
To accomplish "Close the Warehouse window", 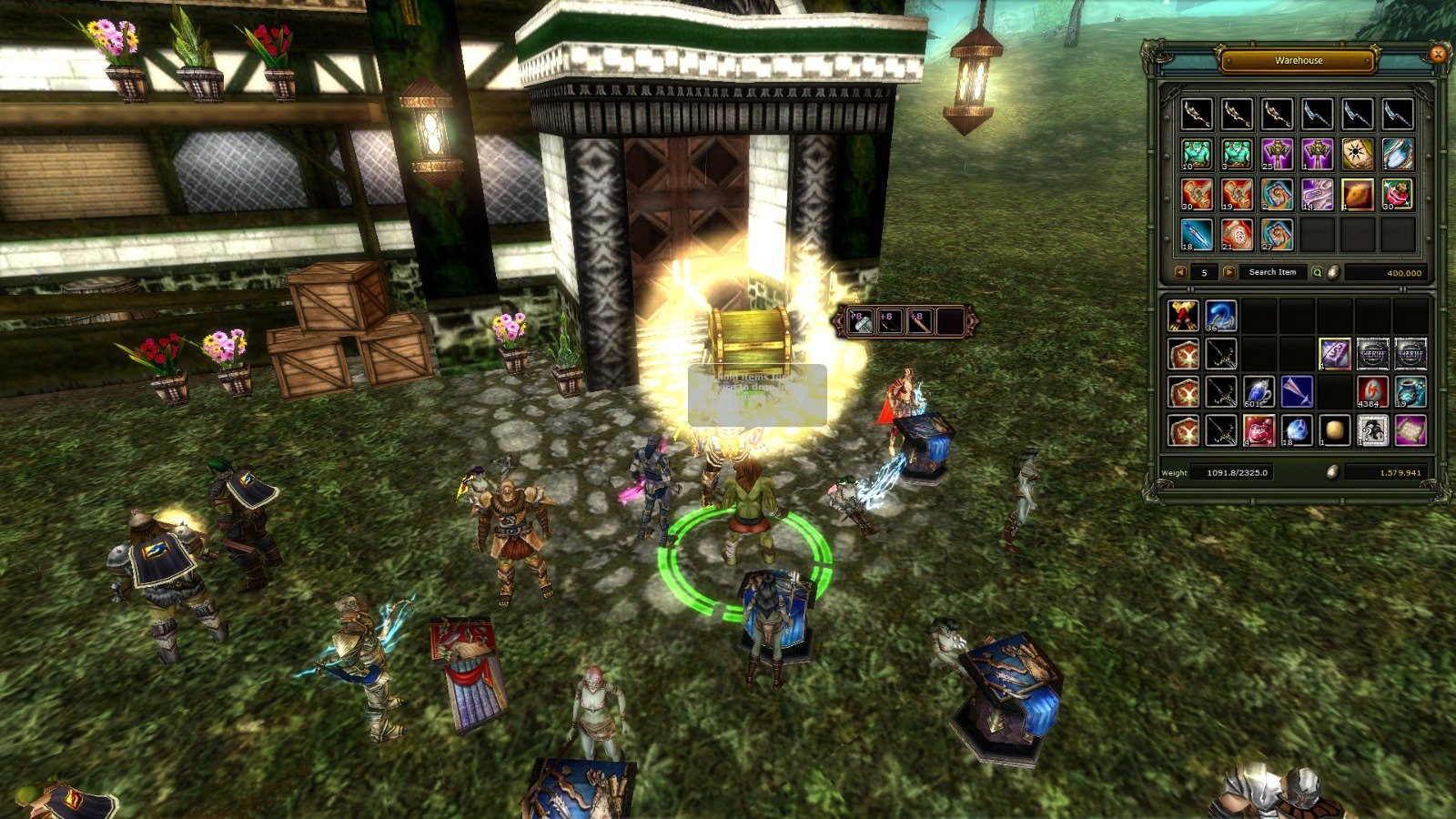I will coord(1438,55).
